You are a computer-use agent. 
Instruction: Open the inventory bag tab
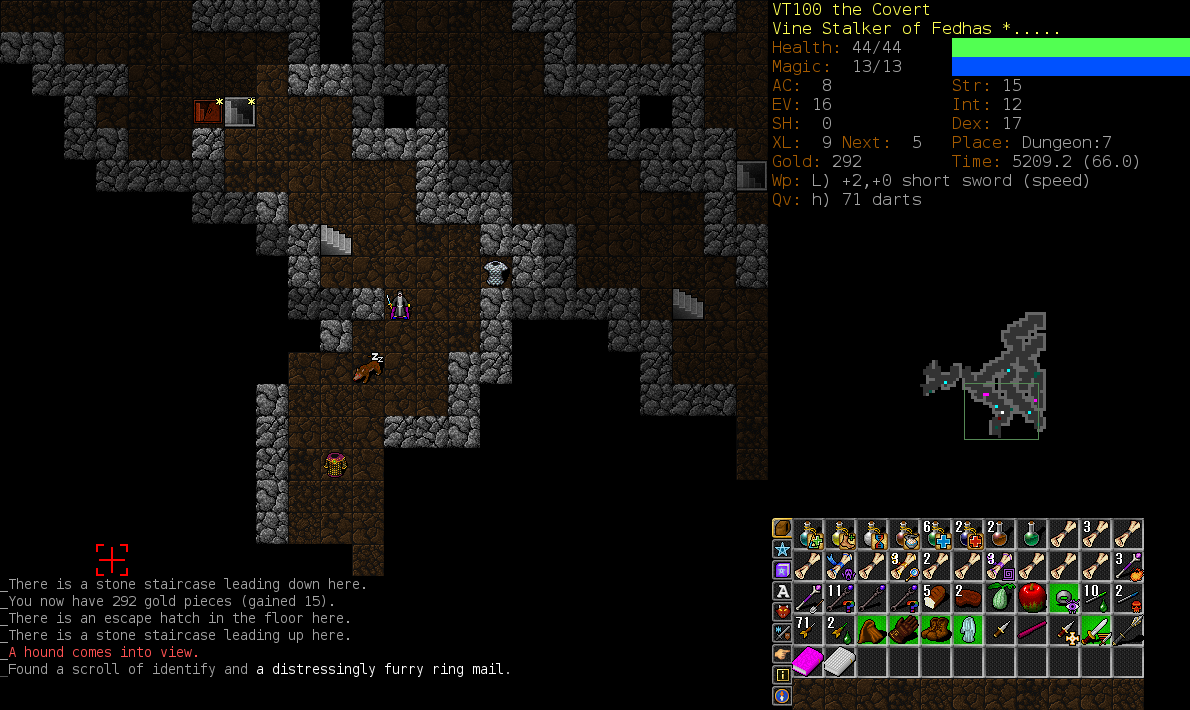click(781, 528)
